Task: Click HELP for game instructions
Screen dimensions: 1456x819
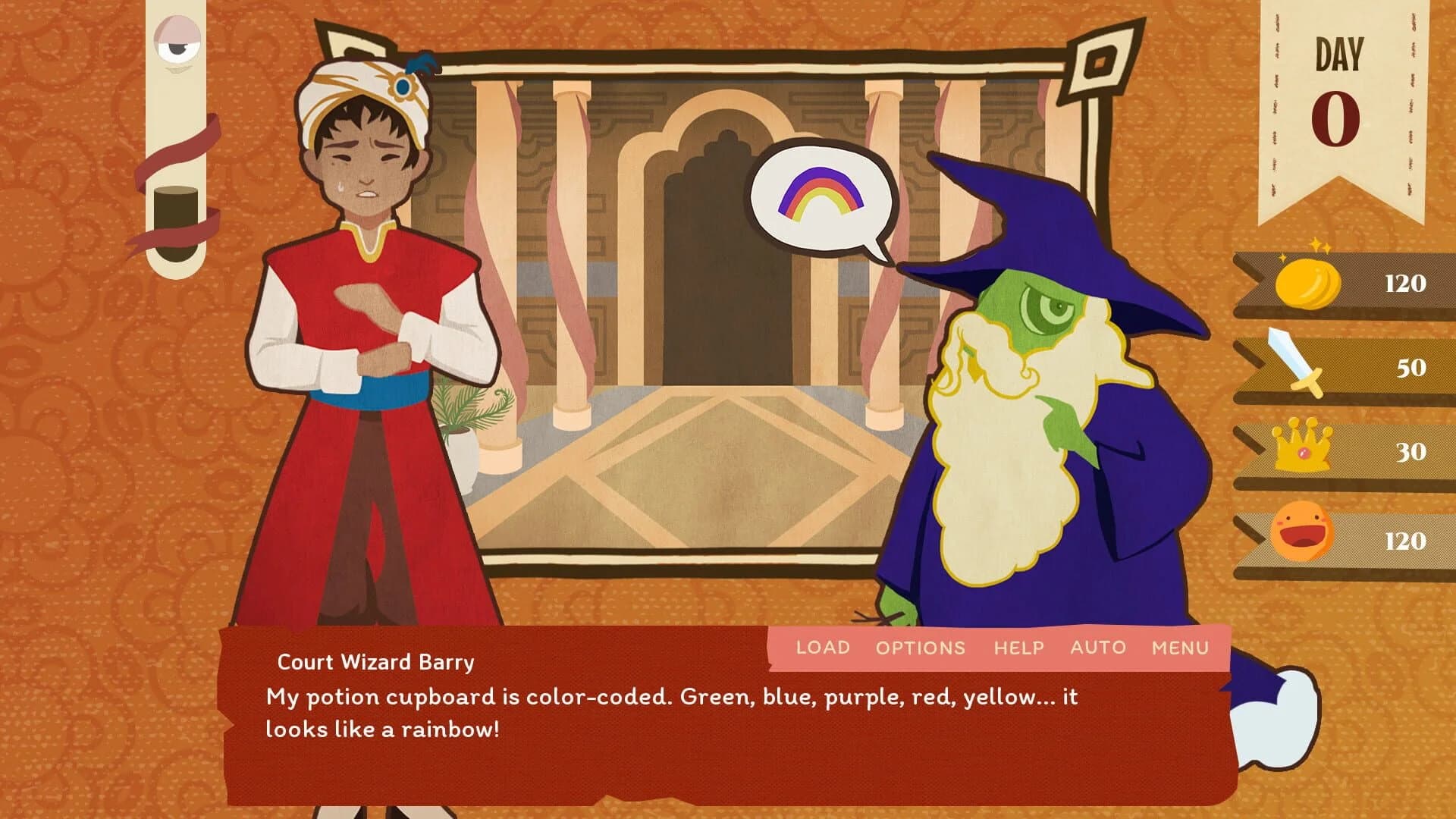Action: [x=1019, y=648]
